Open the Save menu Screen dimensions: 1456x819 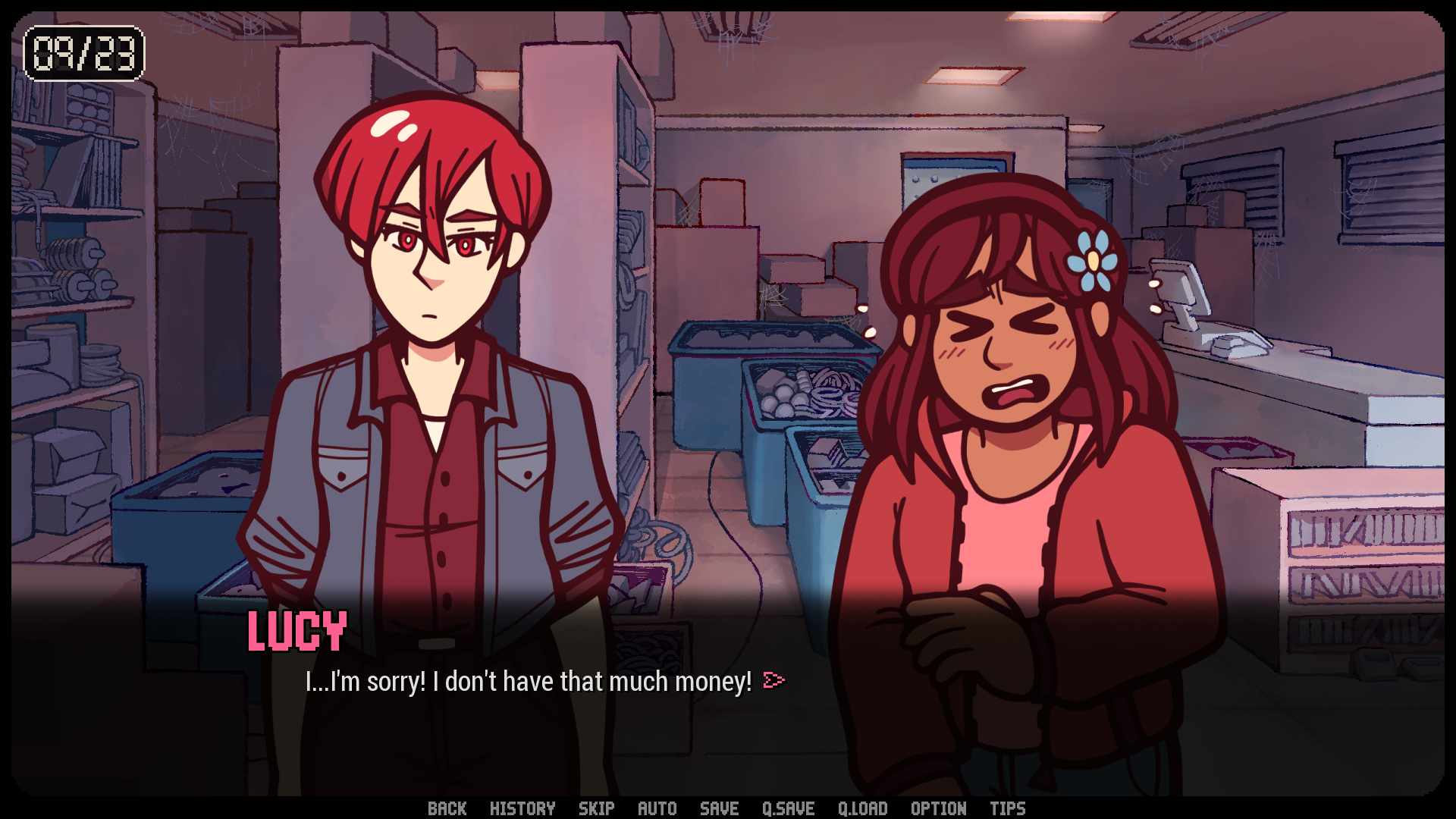point(719,808)
